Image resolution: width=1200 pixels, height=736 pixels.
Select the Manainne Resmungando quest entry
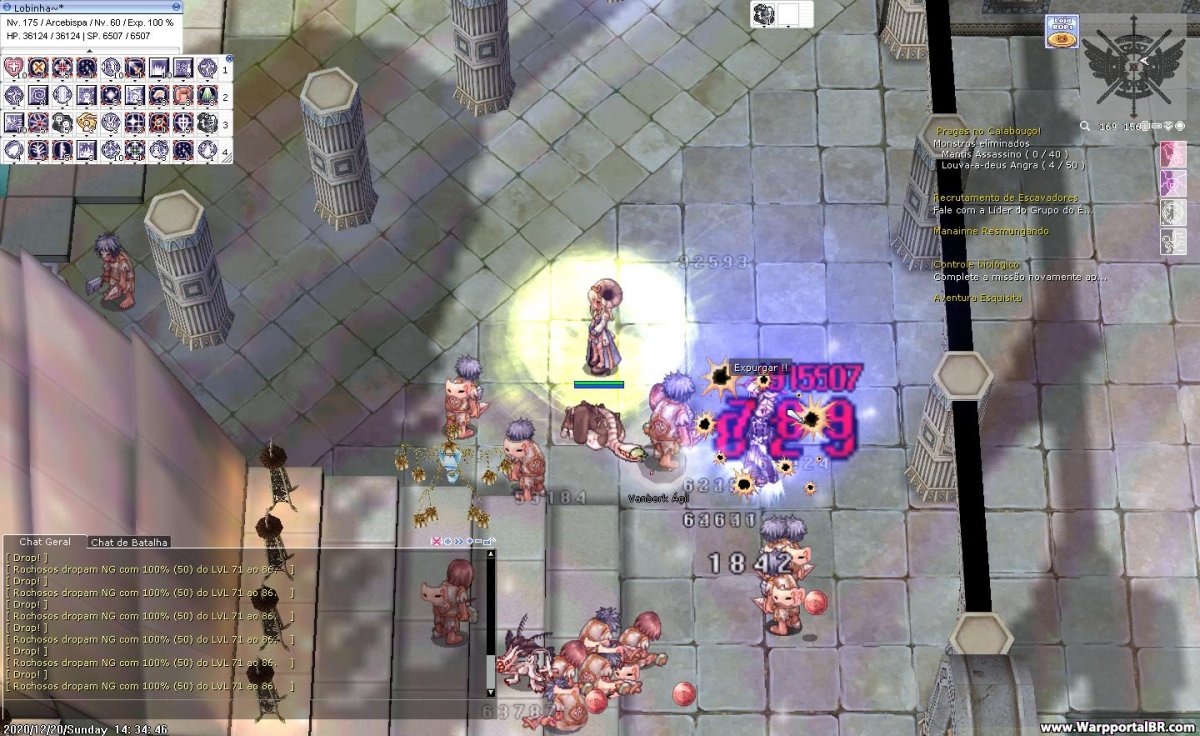tap(991, 231)
